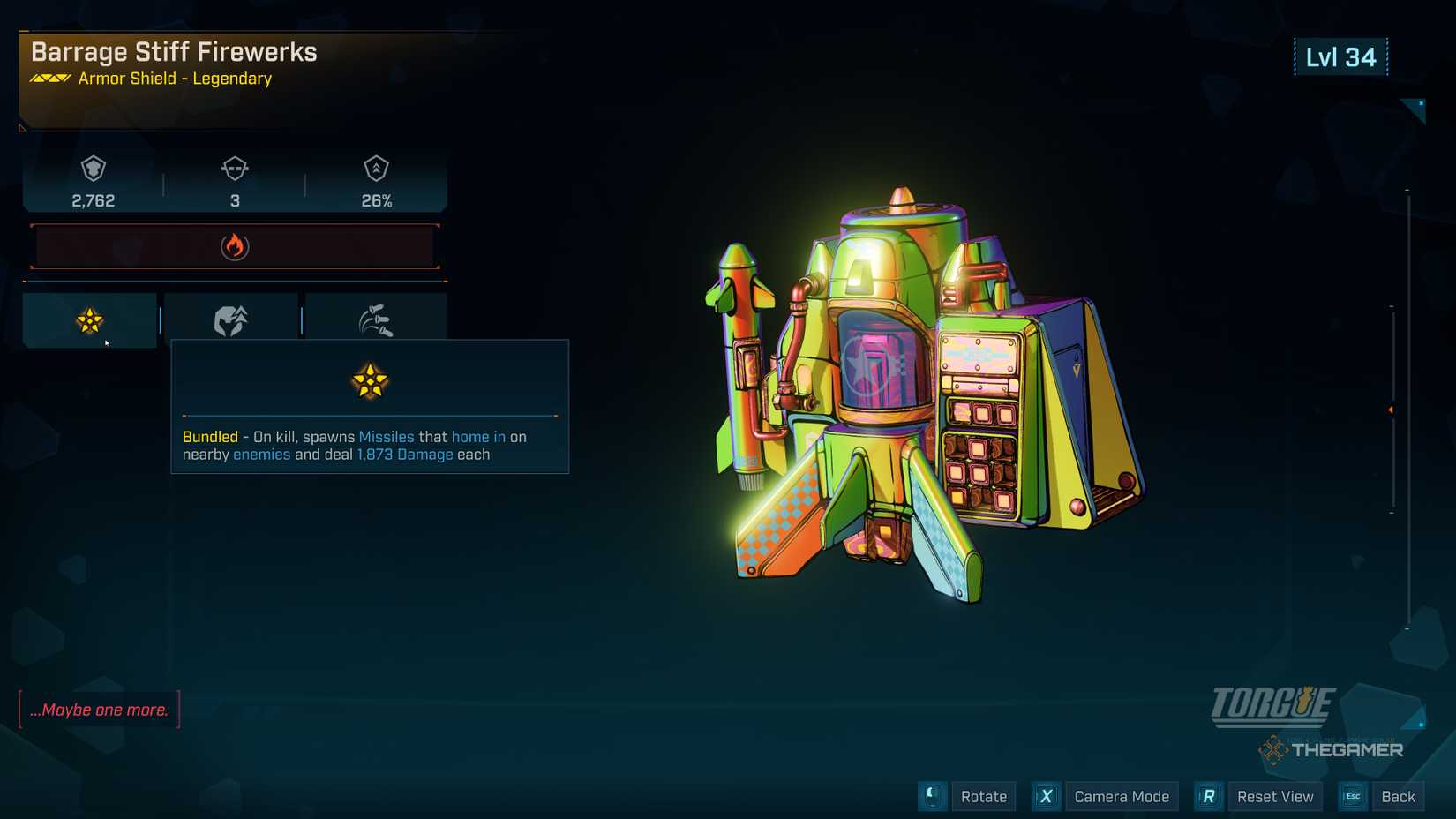Image resolution: width=1456 pixels, height=819 pixels.
Task: Click the shield capacity icon above 2,762
Action: coord(94,169)
